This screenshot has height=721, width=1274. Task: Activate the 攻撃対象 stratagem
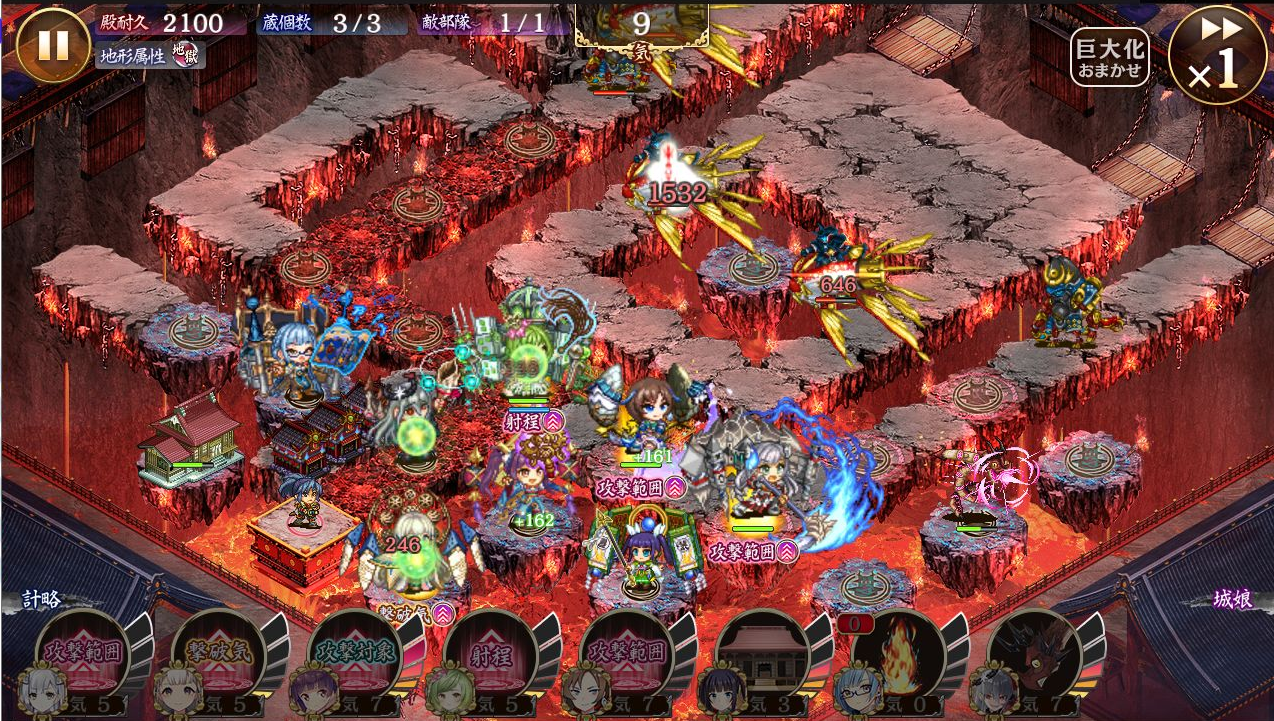point(356,653)
